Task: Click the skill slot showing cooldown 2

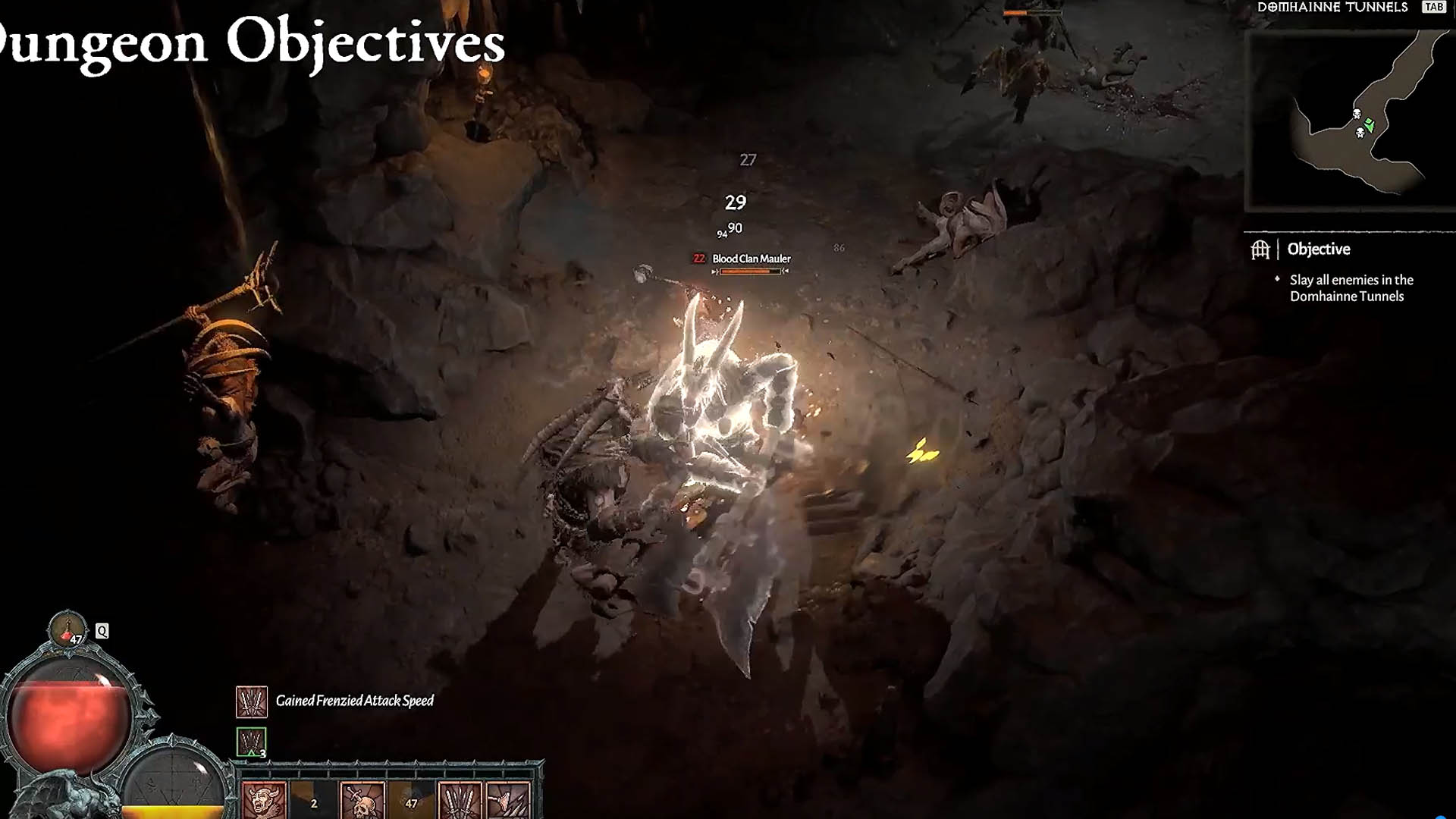Action: 313,802
